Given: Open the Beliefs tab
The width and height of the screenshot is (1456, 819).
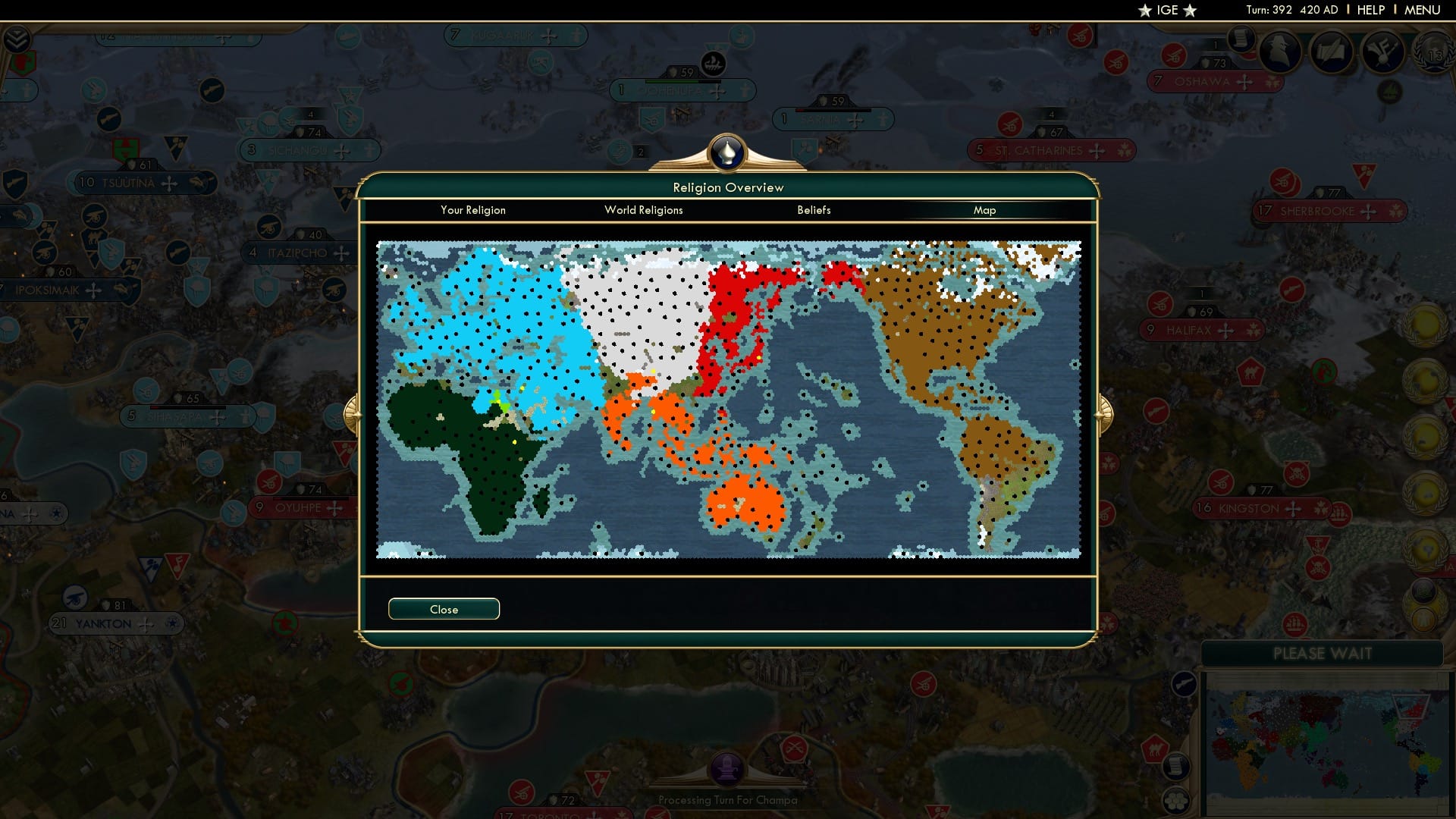Looking at the screenshot, I should tap(814, 210).
